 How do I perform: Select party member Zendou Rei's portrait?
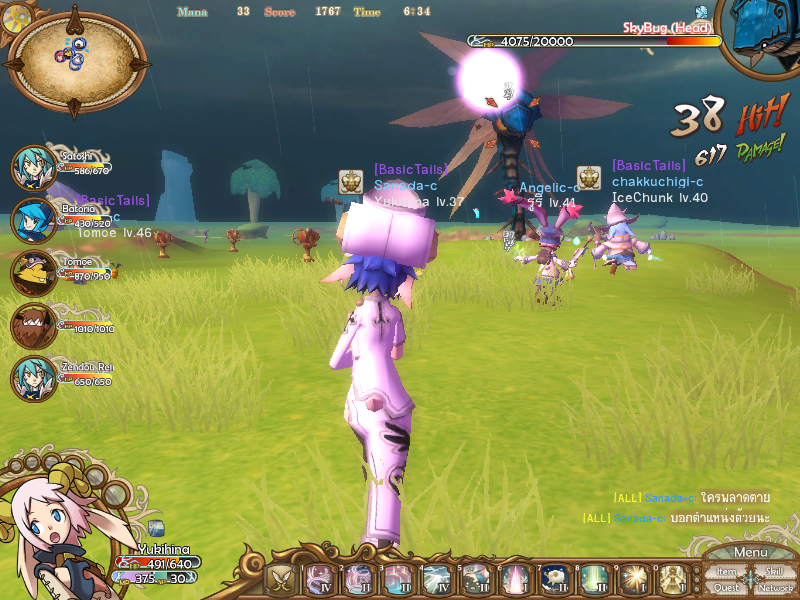(x=32, y=379)
